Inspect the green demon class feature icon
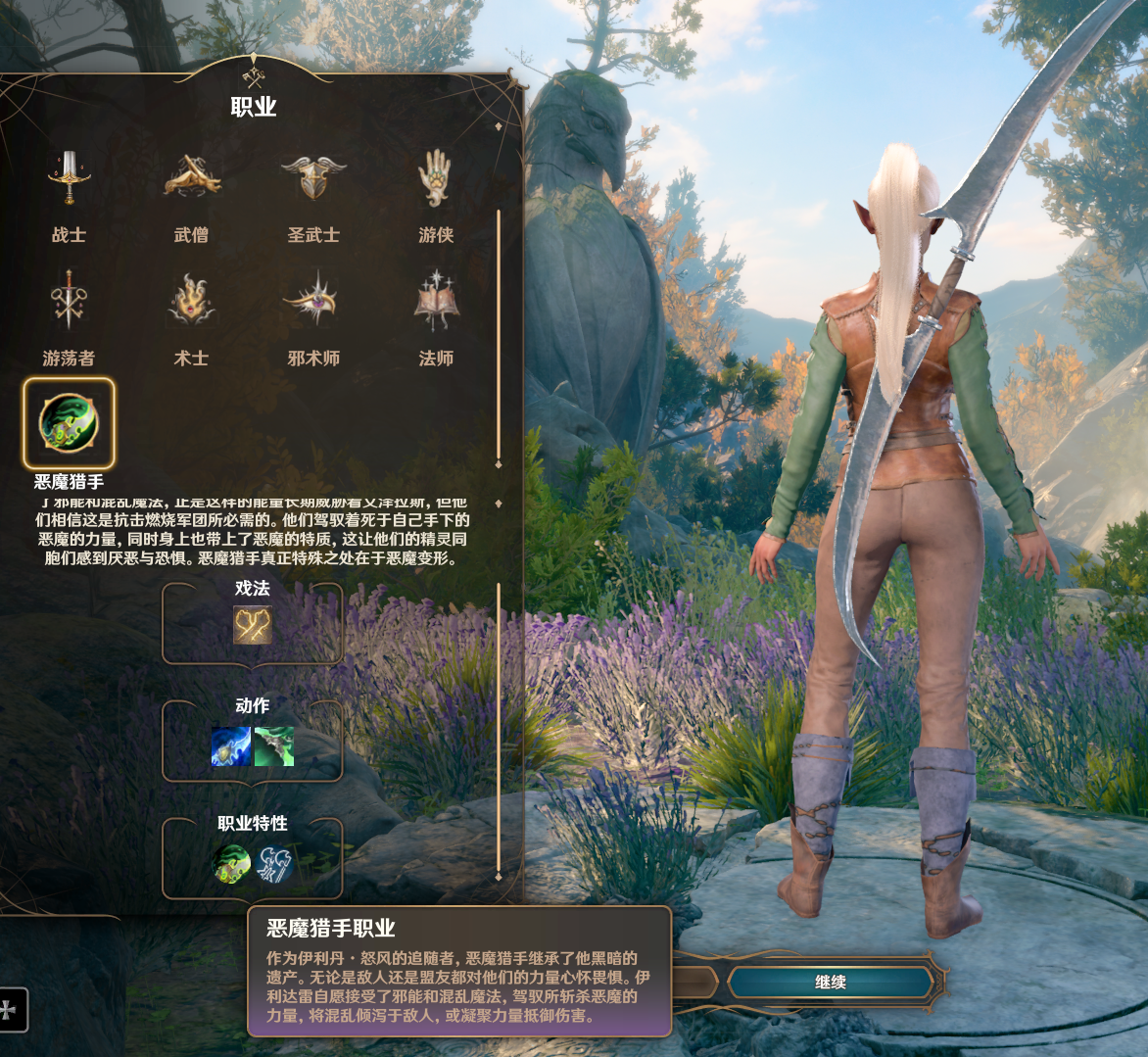Screen dimensions: 1148x1057 click(231, 864)
